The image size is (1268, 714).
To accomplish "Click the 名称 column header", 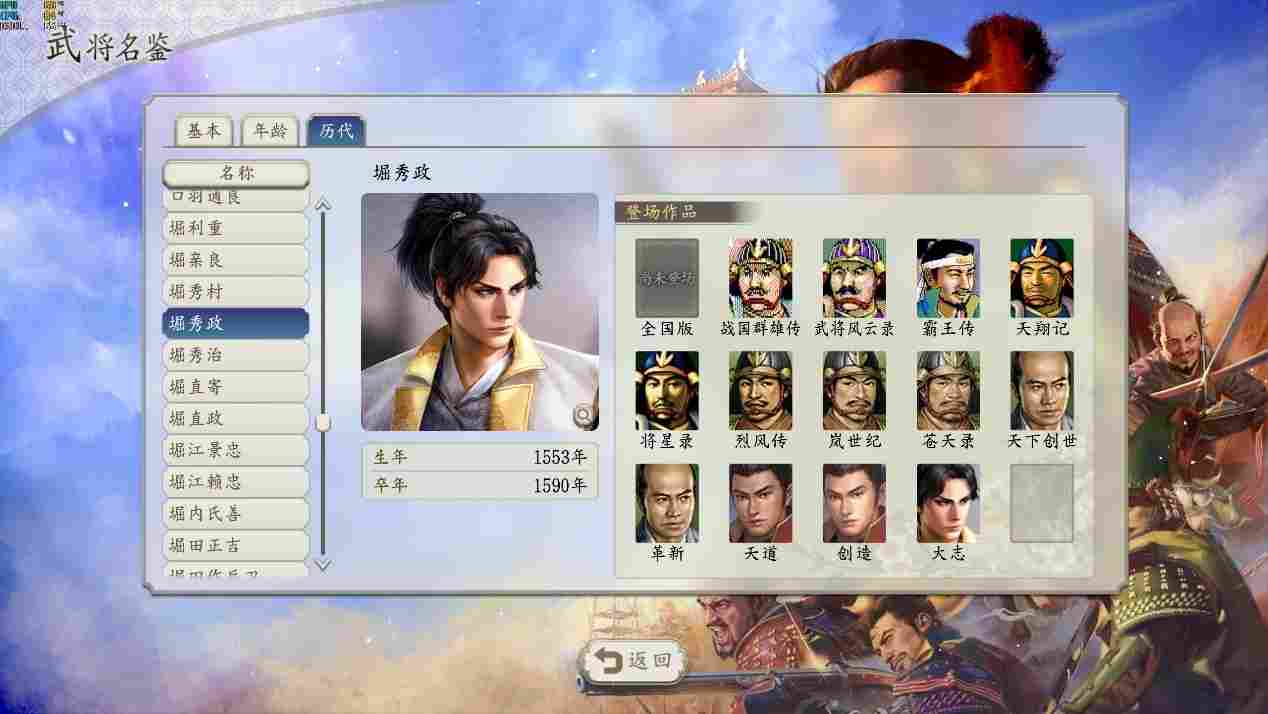I will pos(236,173).
